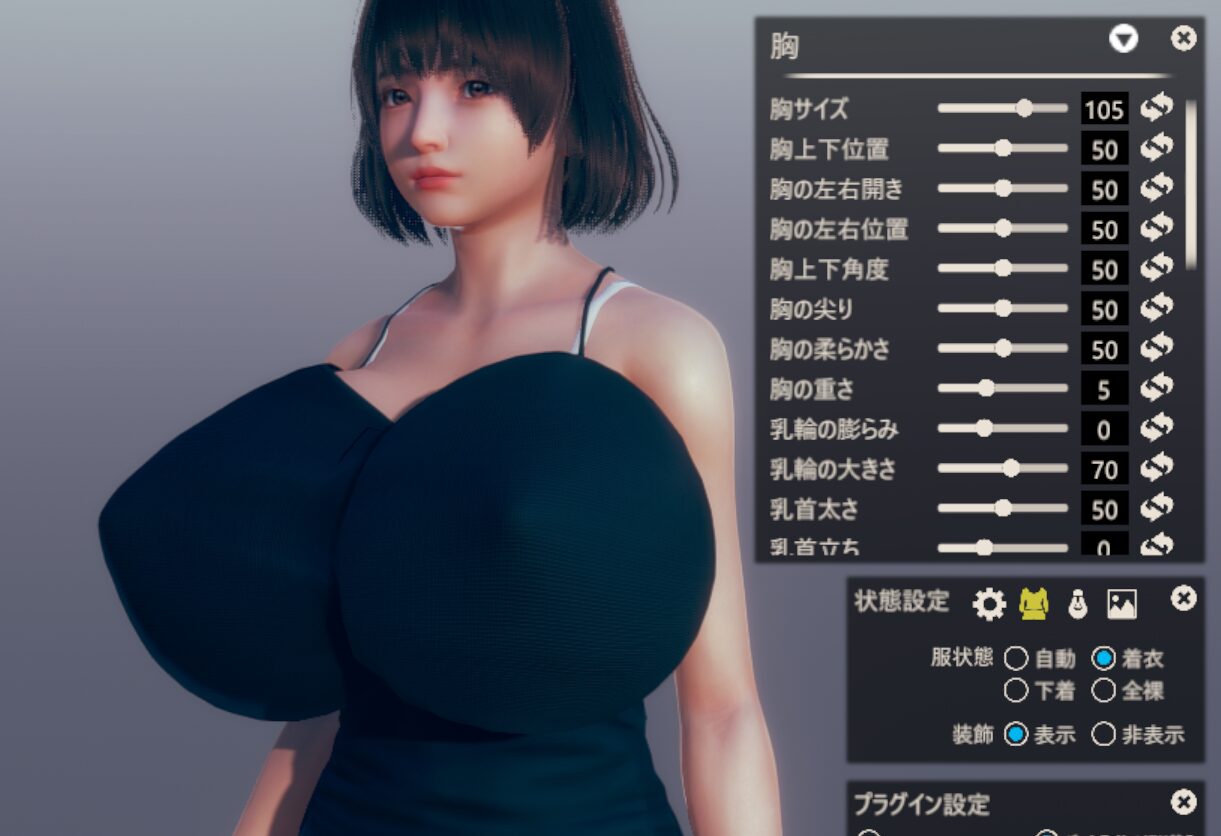The width and height of the screenshot is (1221, 836).
Task: Click the 胸上下位置 value field
Action: pos(1104,149)
